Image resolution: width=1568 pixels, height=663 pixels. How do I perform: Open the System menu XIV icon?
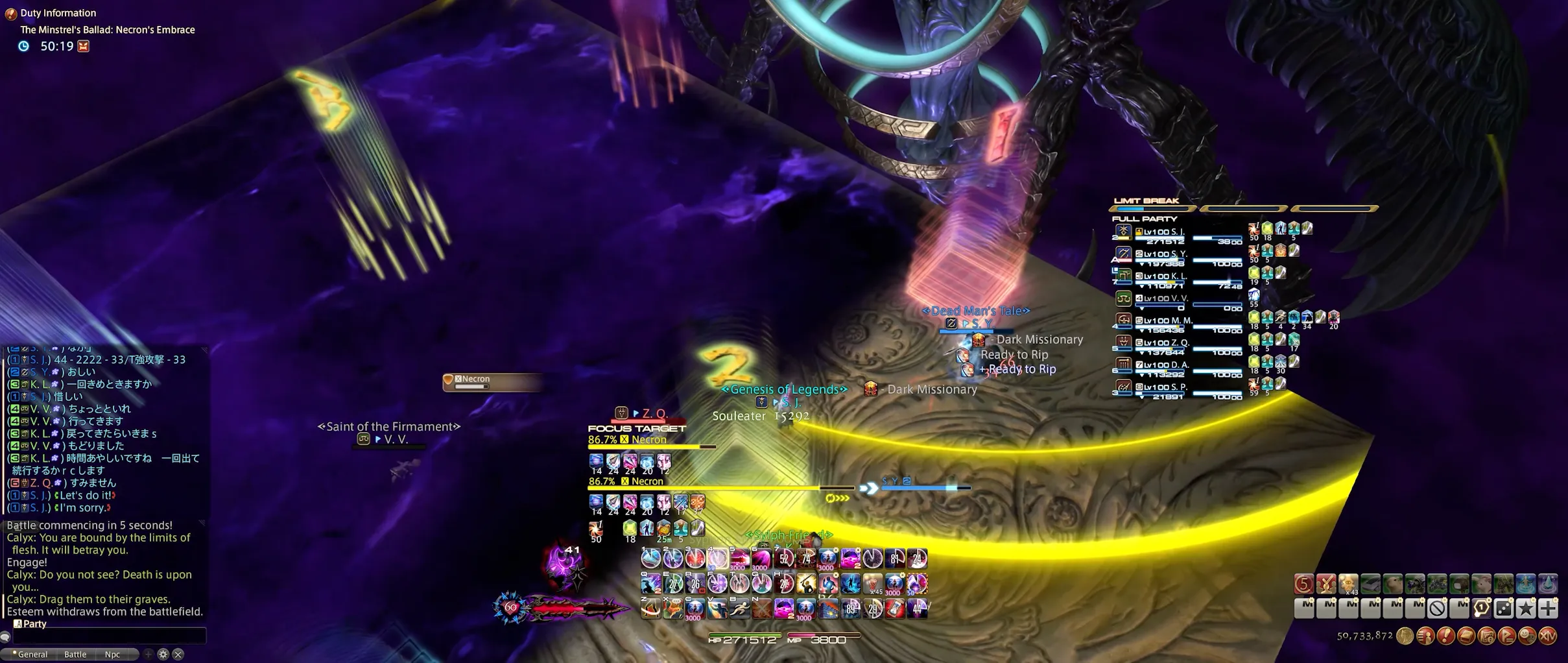[1549, 636]
